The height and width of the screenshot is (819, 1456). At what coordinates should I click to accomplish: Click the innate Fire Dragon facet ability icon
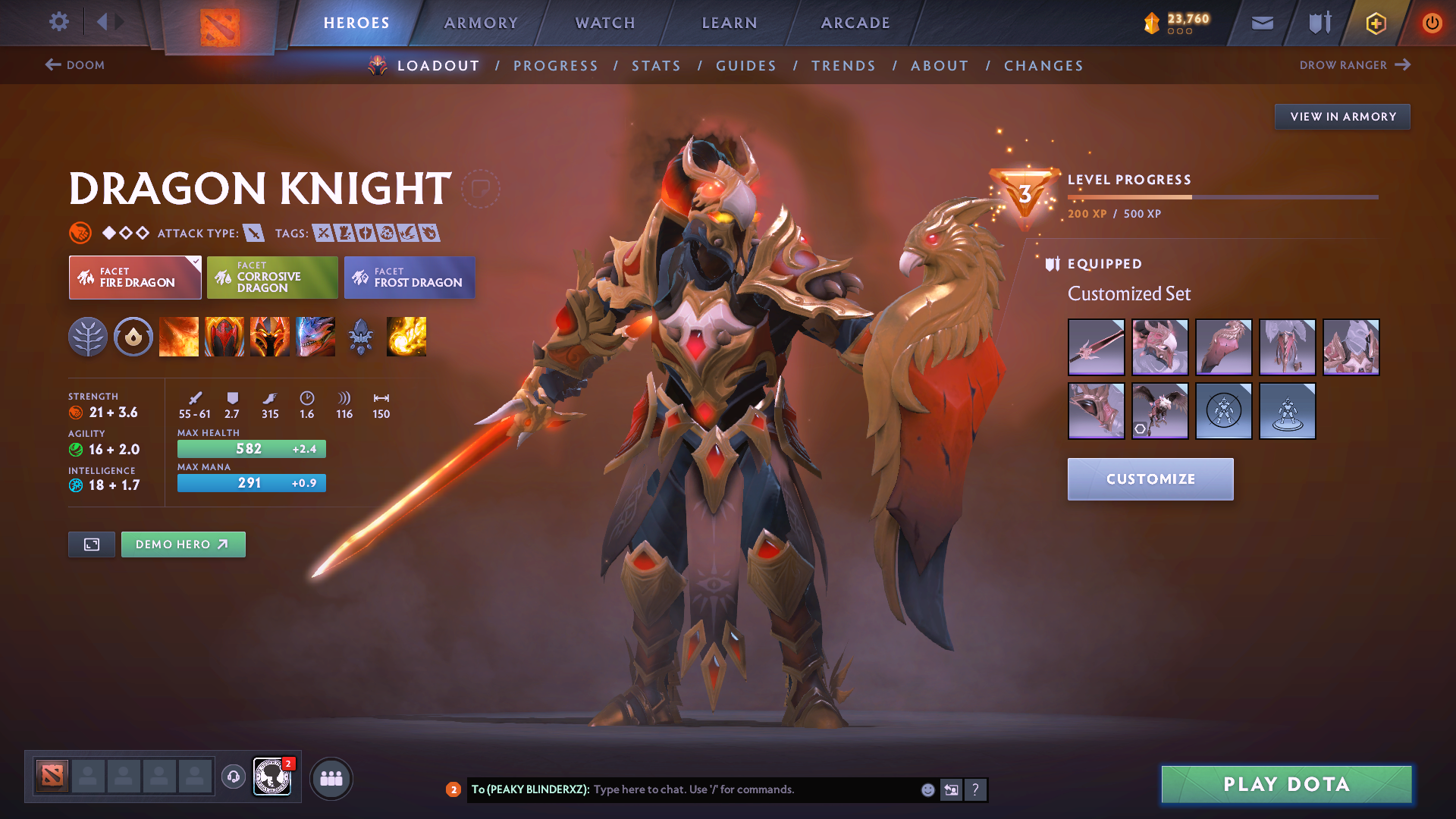pos(133,337)
